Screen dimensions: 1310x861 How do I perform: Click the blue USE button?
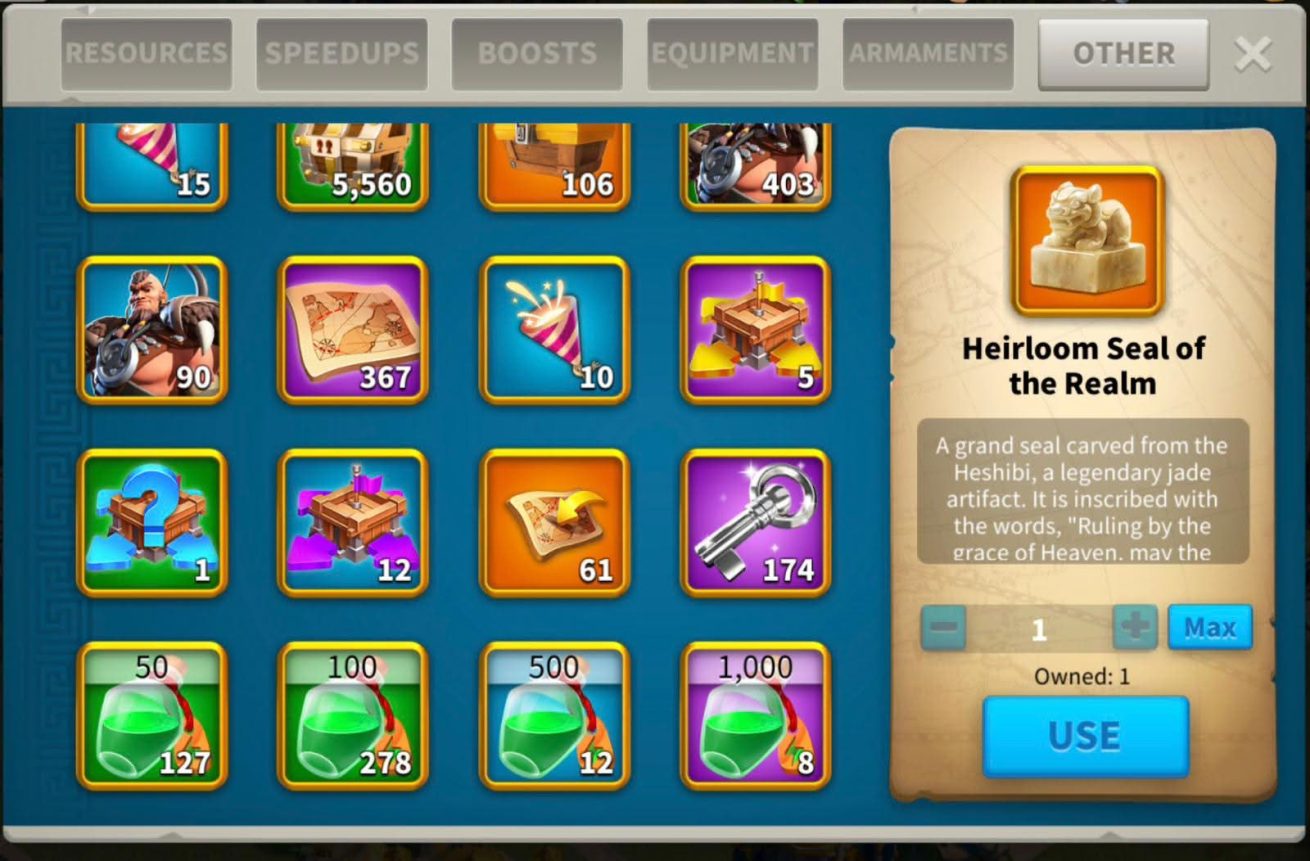1085,736
